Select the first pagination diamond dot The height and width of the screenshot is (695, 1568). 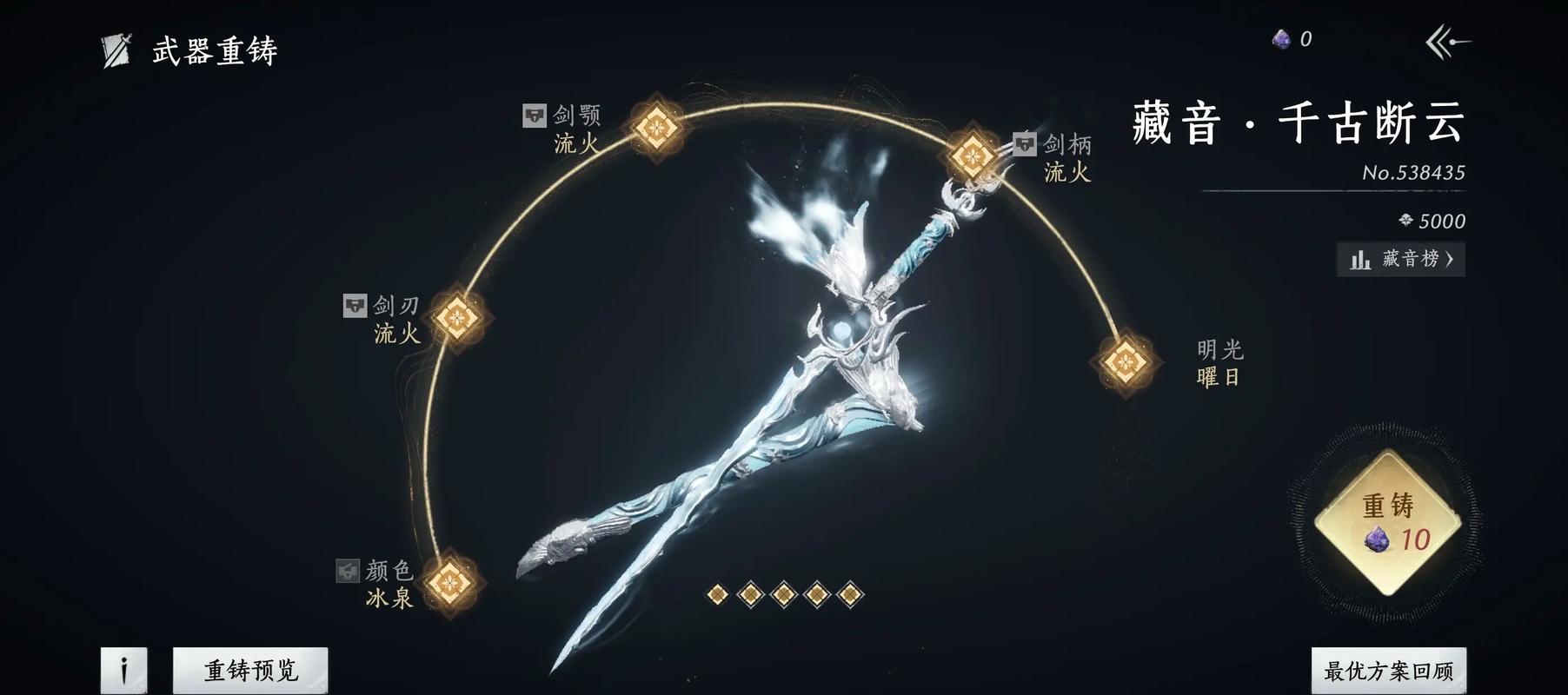tap(715, 592)
